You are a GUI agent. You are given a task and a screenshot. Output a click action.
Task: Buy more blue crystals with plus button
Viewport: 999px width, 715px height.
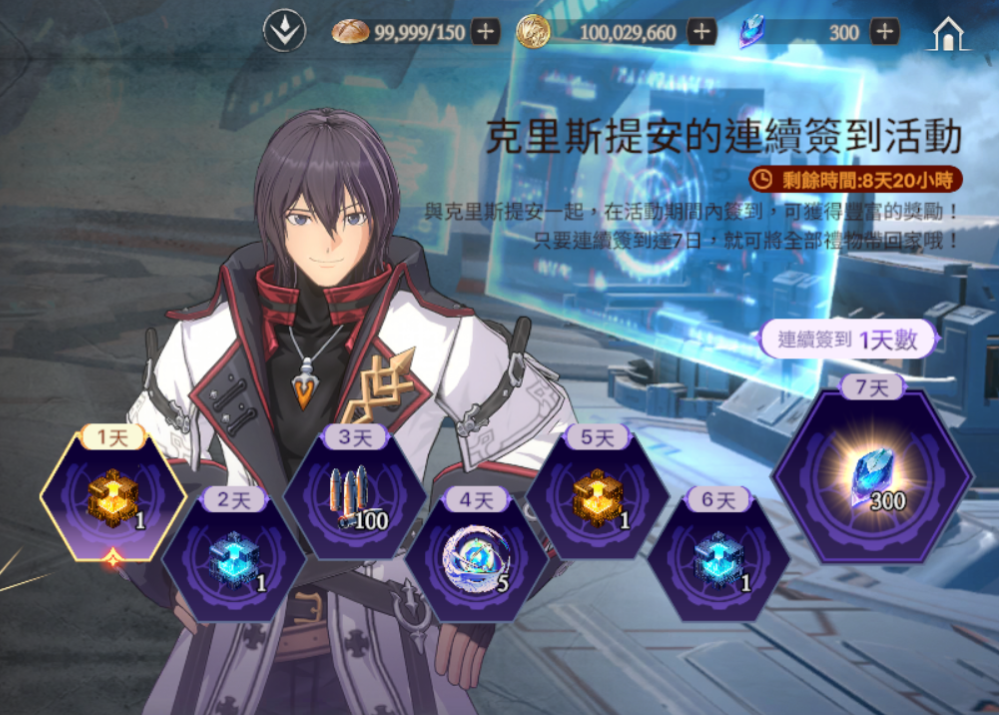point(884,32)
